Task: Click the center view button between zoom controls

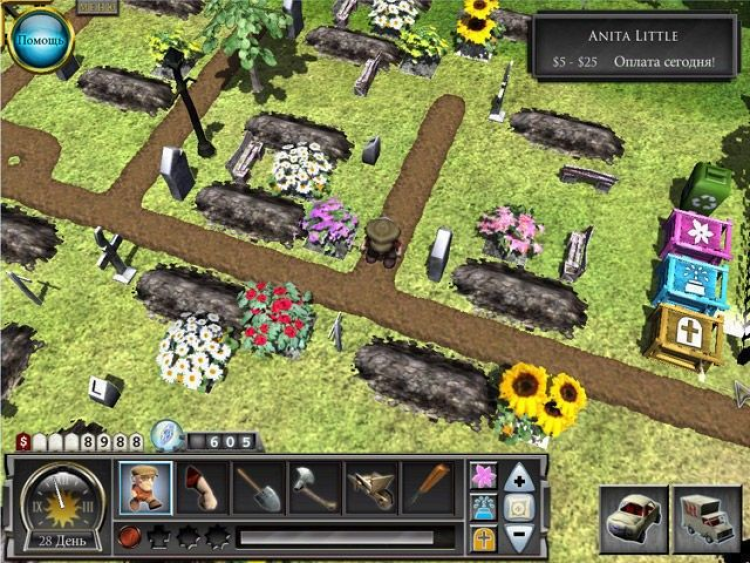Action: tap(519, 508)
